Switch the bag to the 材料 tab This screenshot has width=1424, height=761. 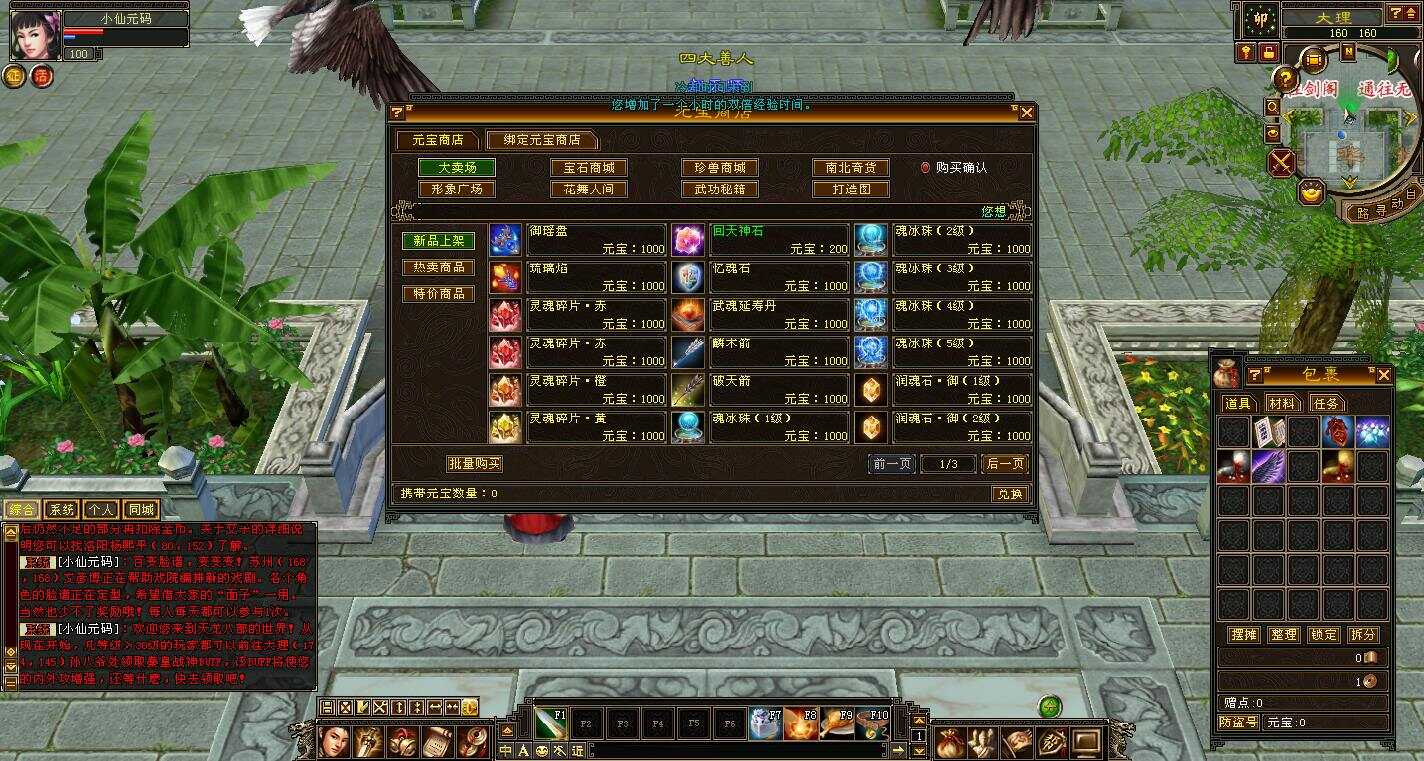coord(1282,403)
